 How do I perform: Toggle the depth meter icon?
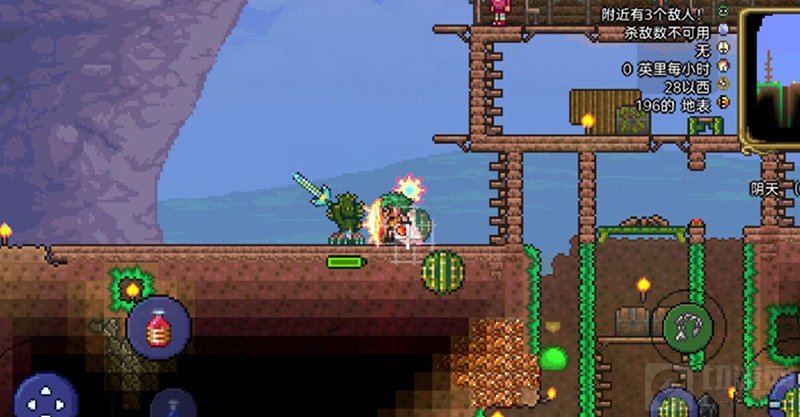tap(724, 102)
